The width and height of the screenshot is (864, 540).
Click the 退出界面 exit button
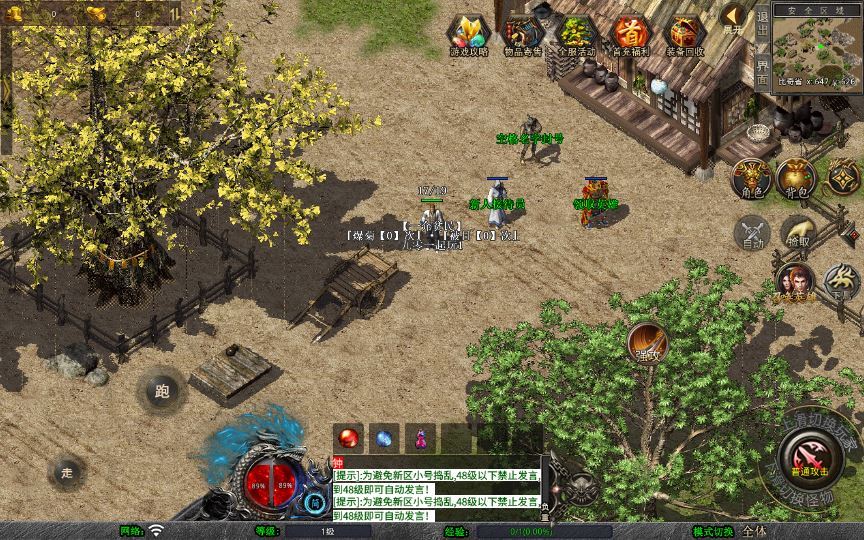coord(763,47)
